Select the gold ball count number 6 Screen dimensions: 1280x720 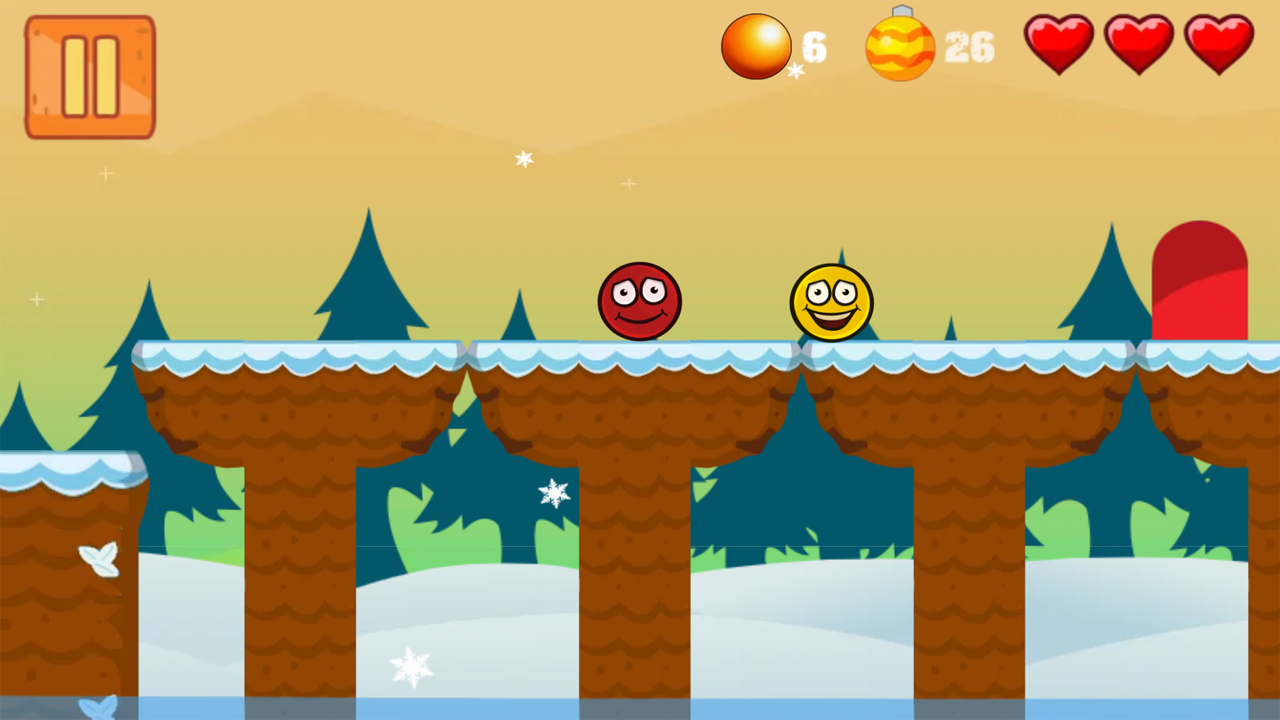[813, 46]
